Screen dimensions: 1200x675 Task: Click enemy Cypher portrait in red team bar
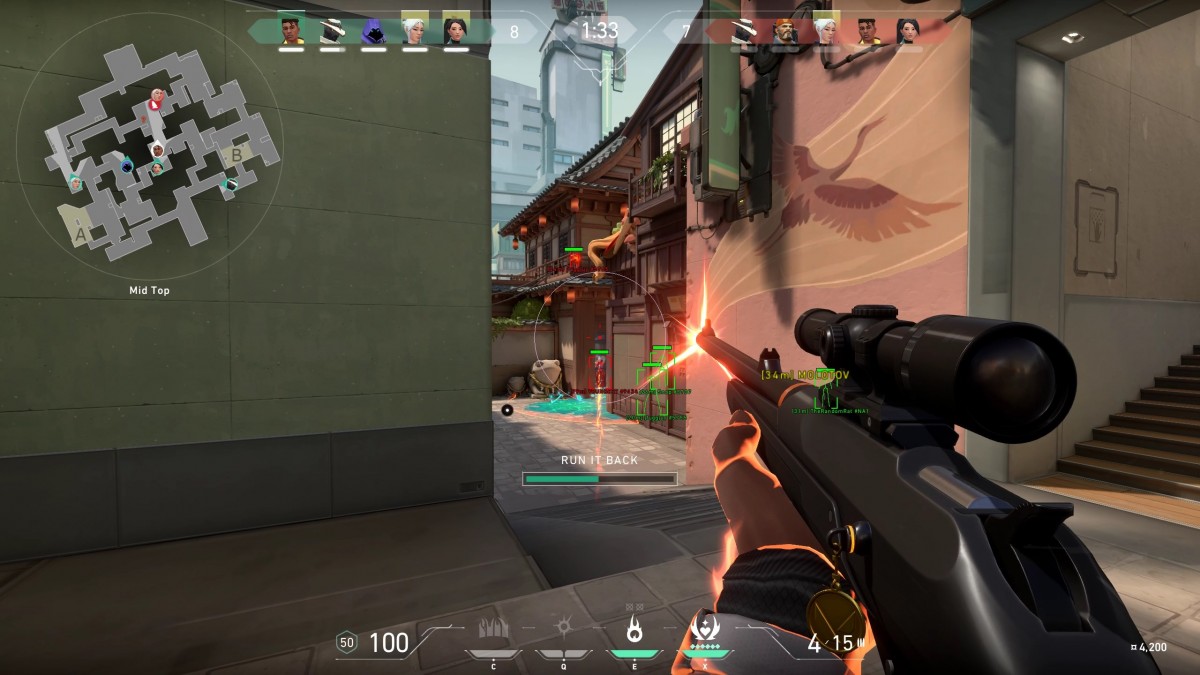click(x=742, y=31)
